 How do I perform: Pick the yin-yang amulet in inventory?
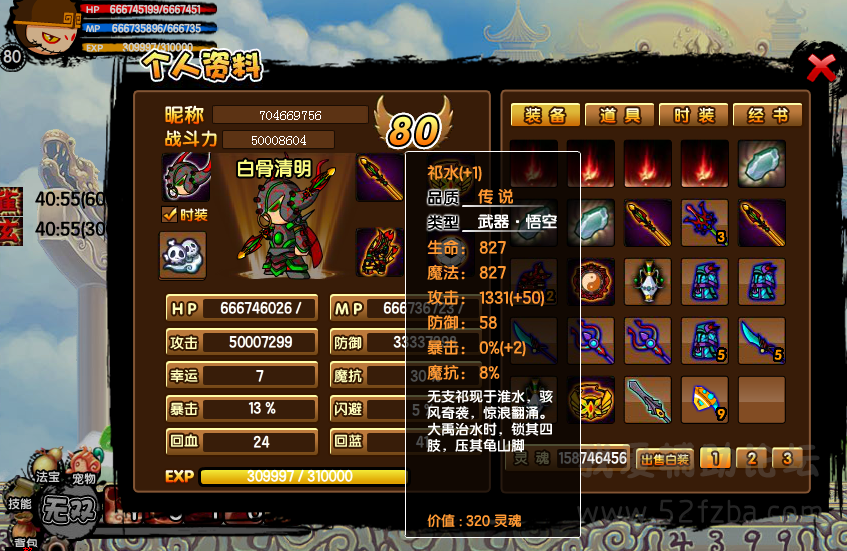(x=591, y=281)
